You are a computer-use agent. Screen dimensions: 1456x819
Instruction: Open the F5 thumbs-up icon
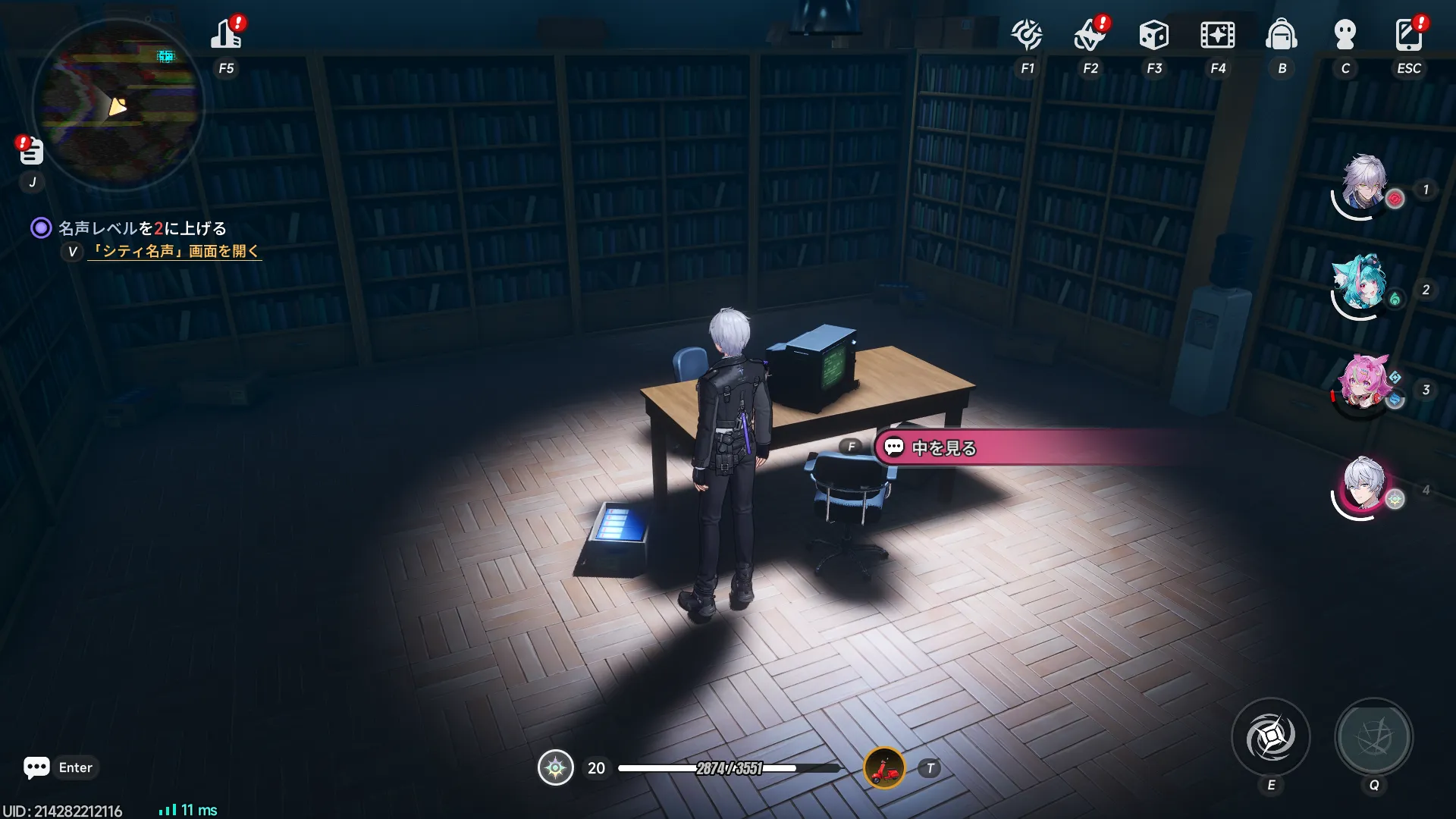226,35
